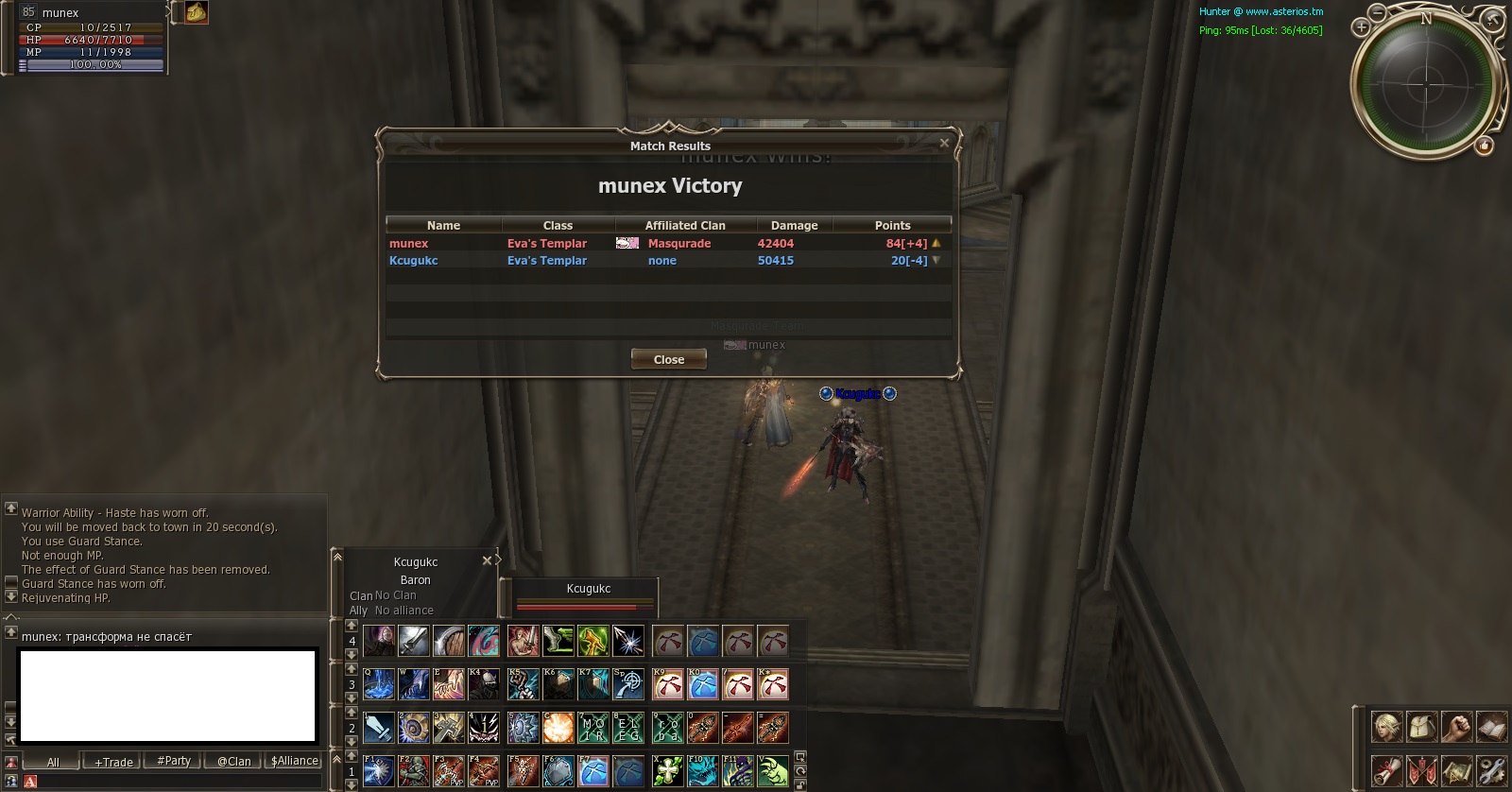This screenshot has height=792, width=1512.
Task: Close the Kcugukc target window
Action: [488, 560]
